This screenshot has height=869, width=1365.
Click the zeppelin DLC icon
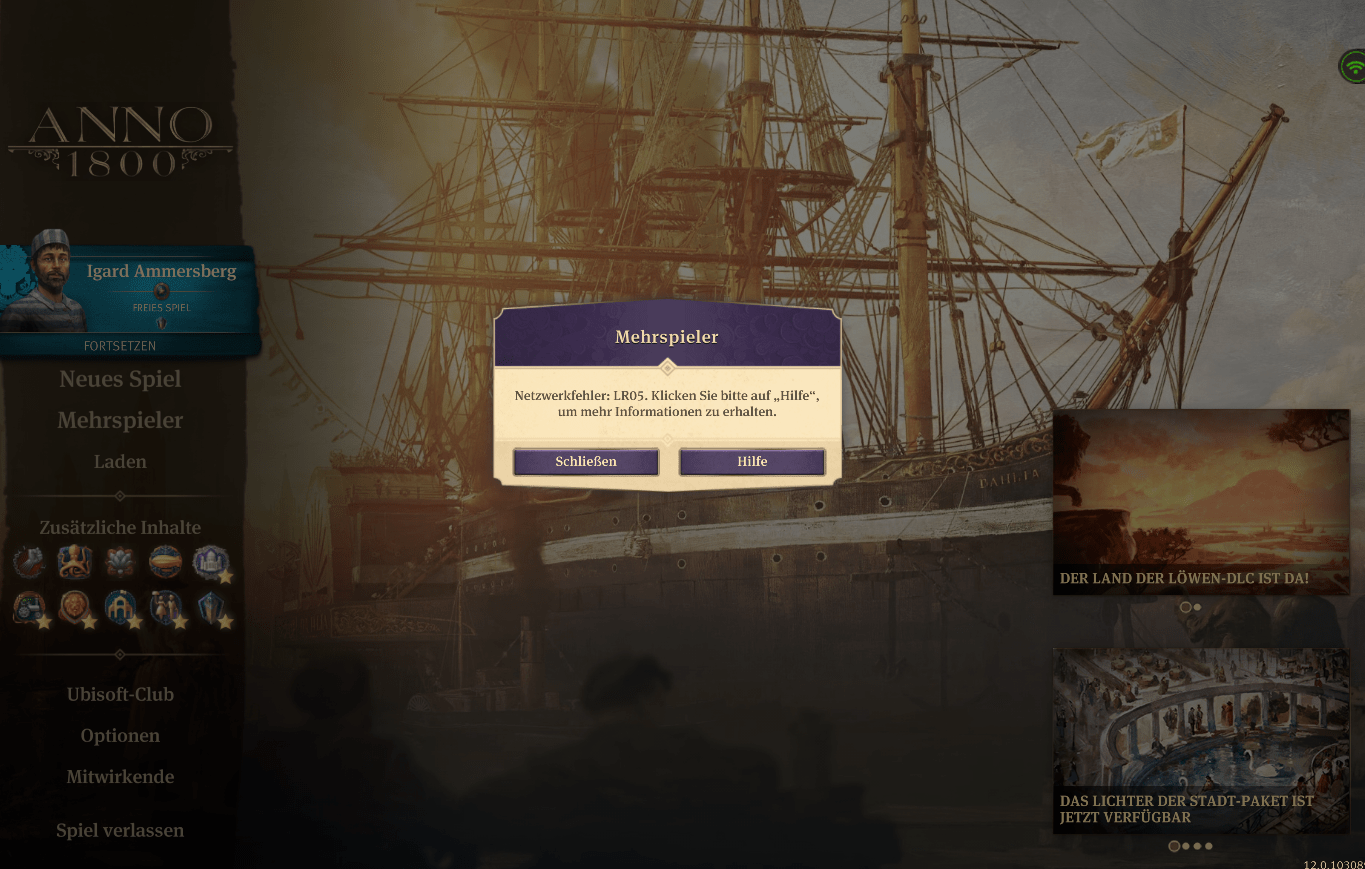(x=164, y=561)
